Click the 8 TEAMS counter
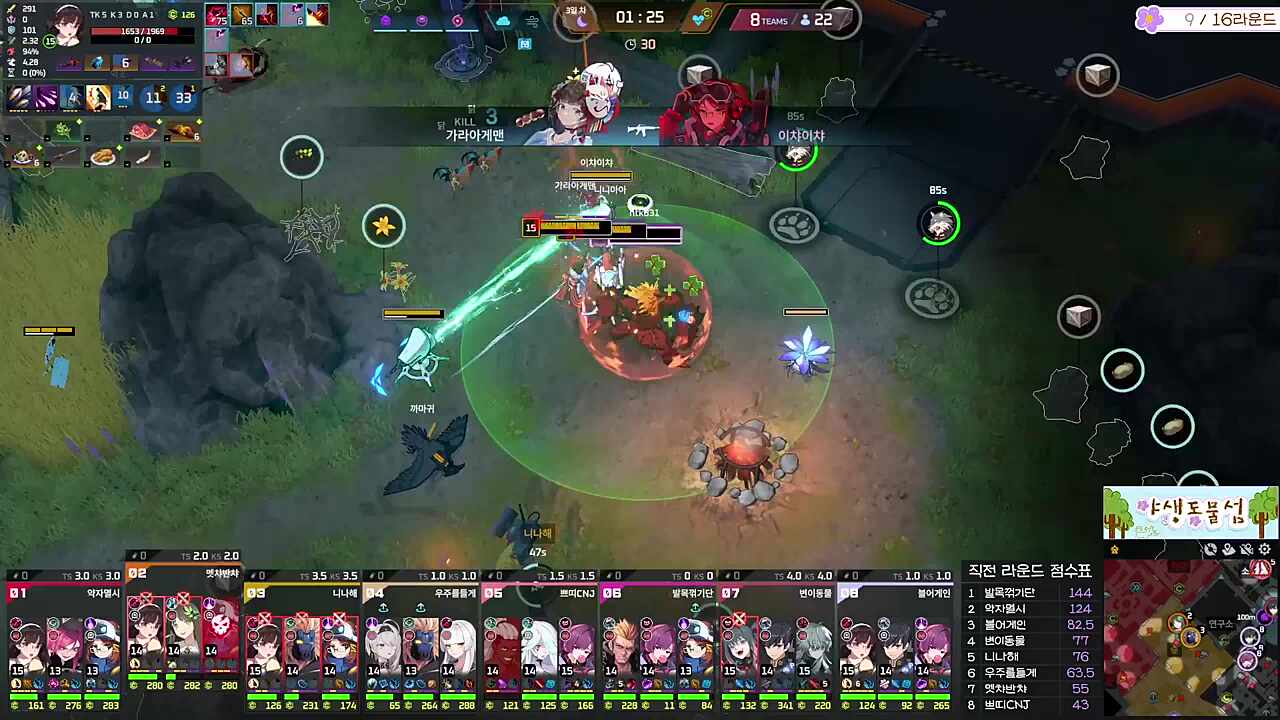 [770, 19]
